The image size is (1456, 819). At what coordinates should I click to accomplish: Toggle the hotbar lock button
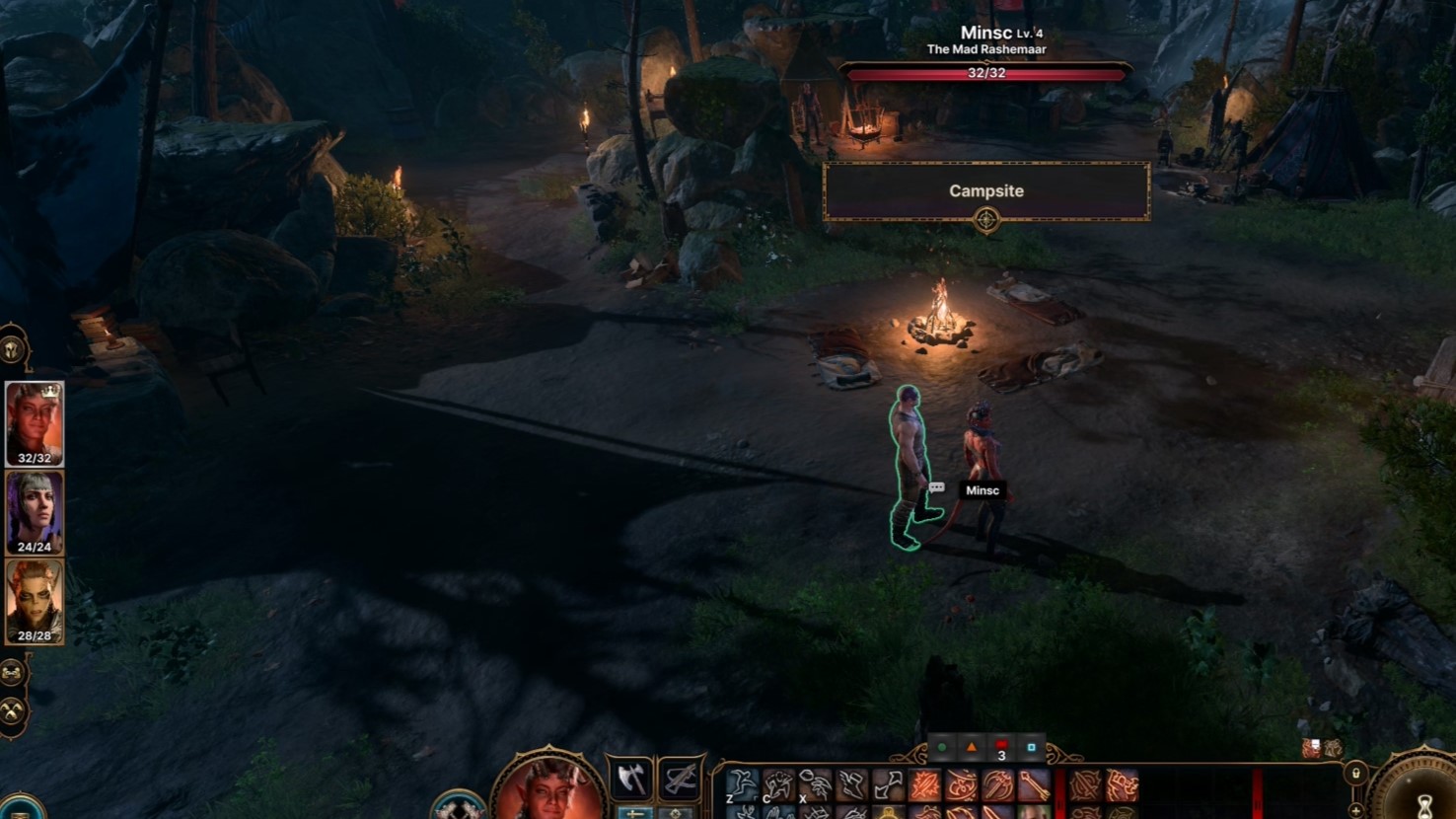1356,774
